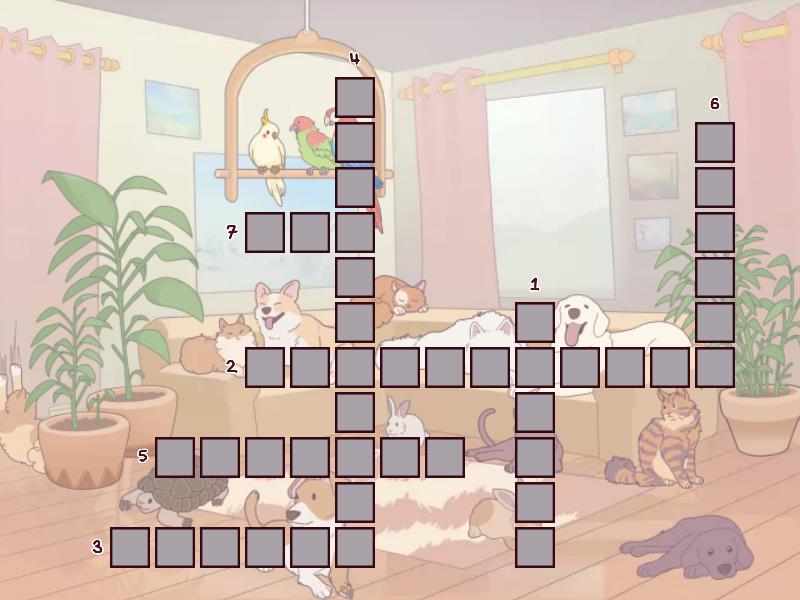Image resolution: width=800 pixels, height=600 pixels.
Task: Click the cell where 1 down crosses 2 across
Action: point(535,367)
